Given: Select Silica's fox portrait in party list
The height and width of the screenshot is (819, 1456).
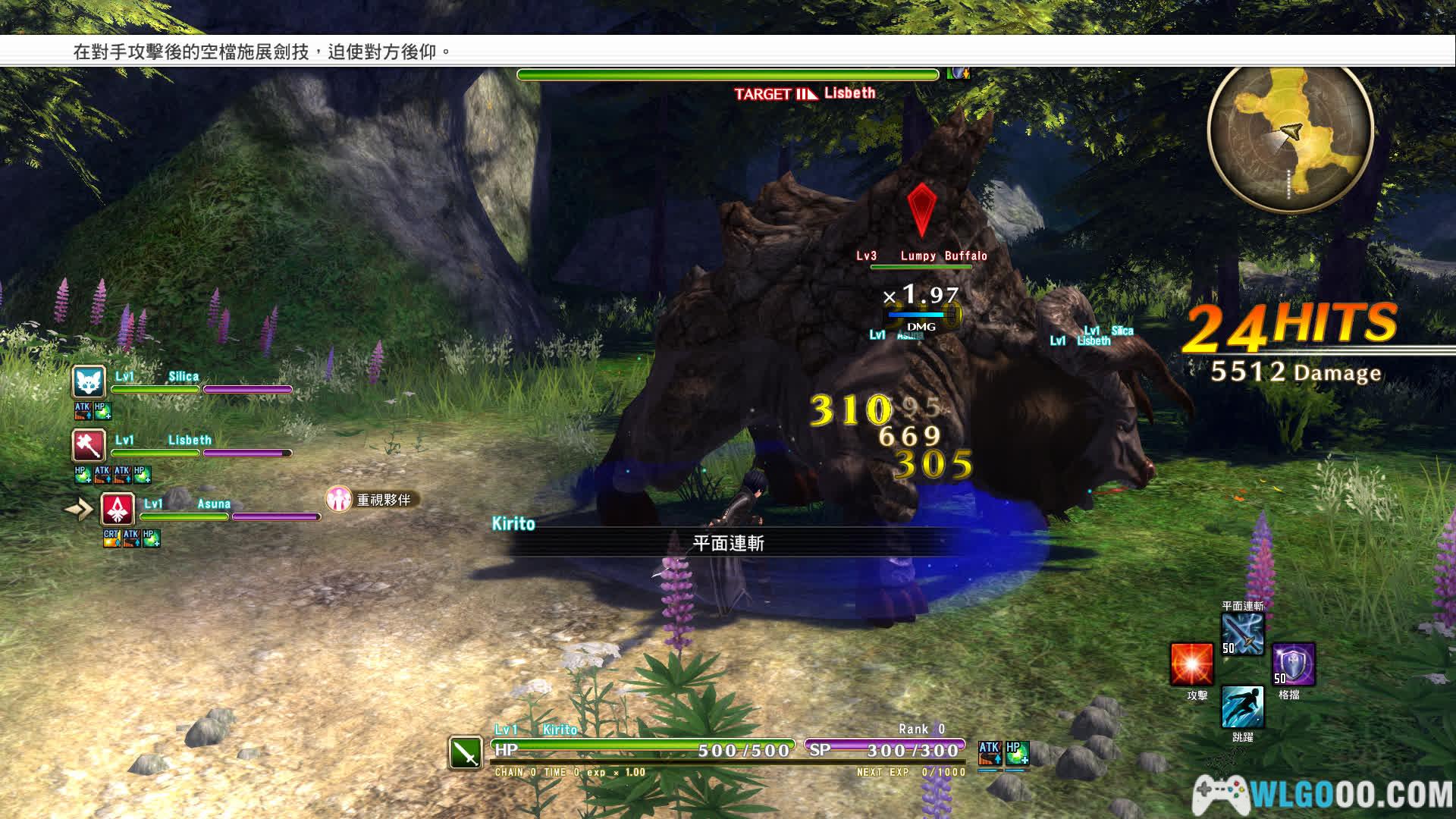Looking at the screenshot, I should coord(89,383).
